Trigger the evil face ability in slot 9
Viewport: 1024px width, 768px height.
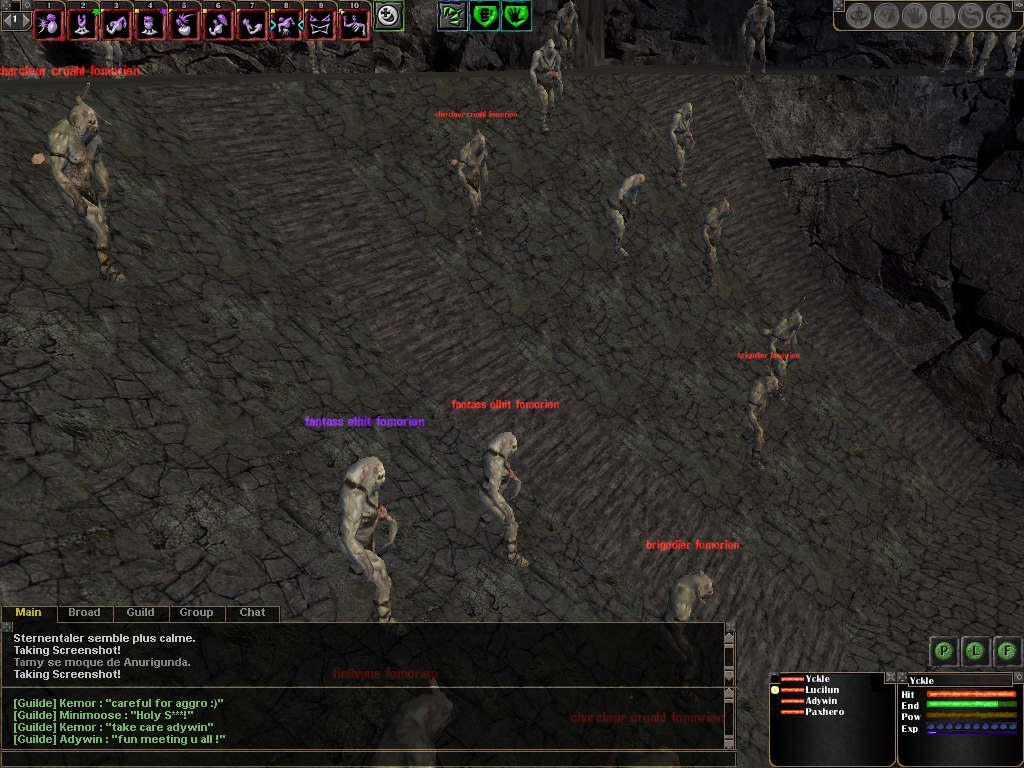[320, 24]
